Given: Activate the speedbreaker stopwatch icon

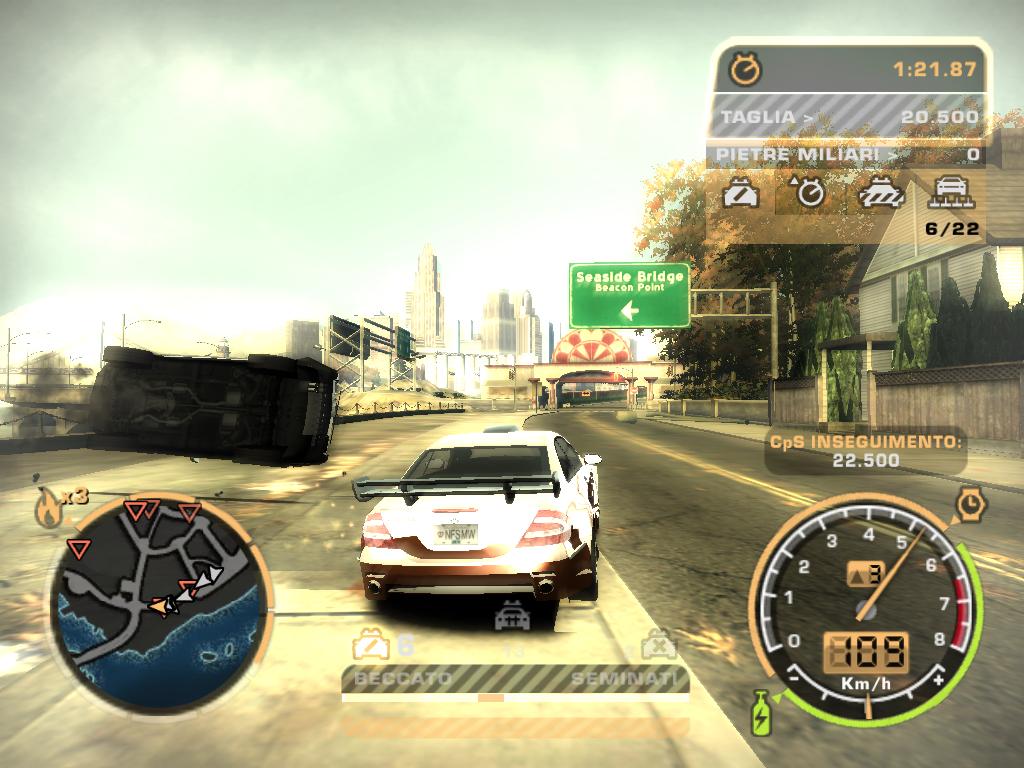Looking at the screenshot, I should 969,504.
